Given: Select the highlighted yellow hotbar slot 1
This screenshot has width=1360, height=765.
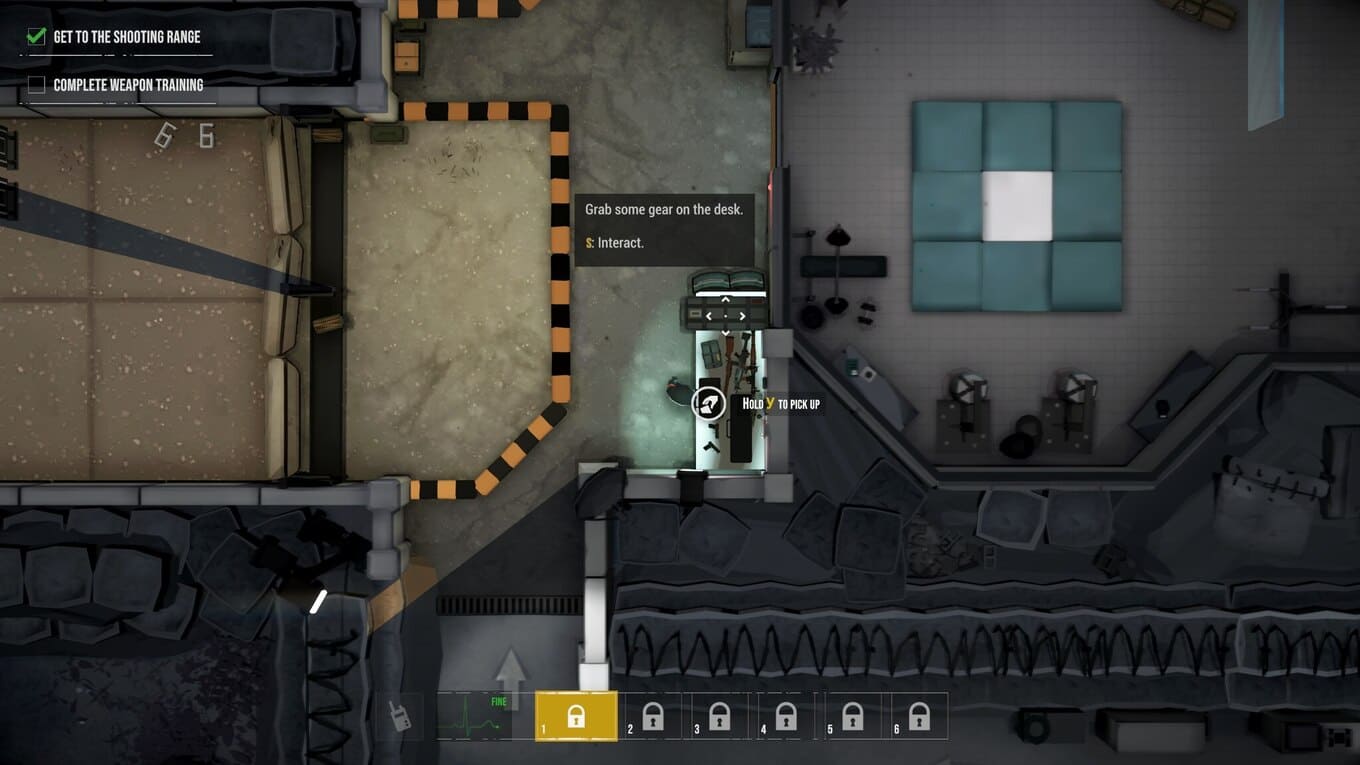Looking at the screenshot, I should tap(576, 716).
